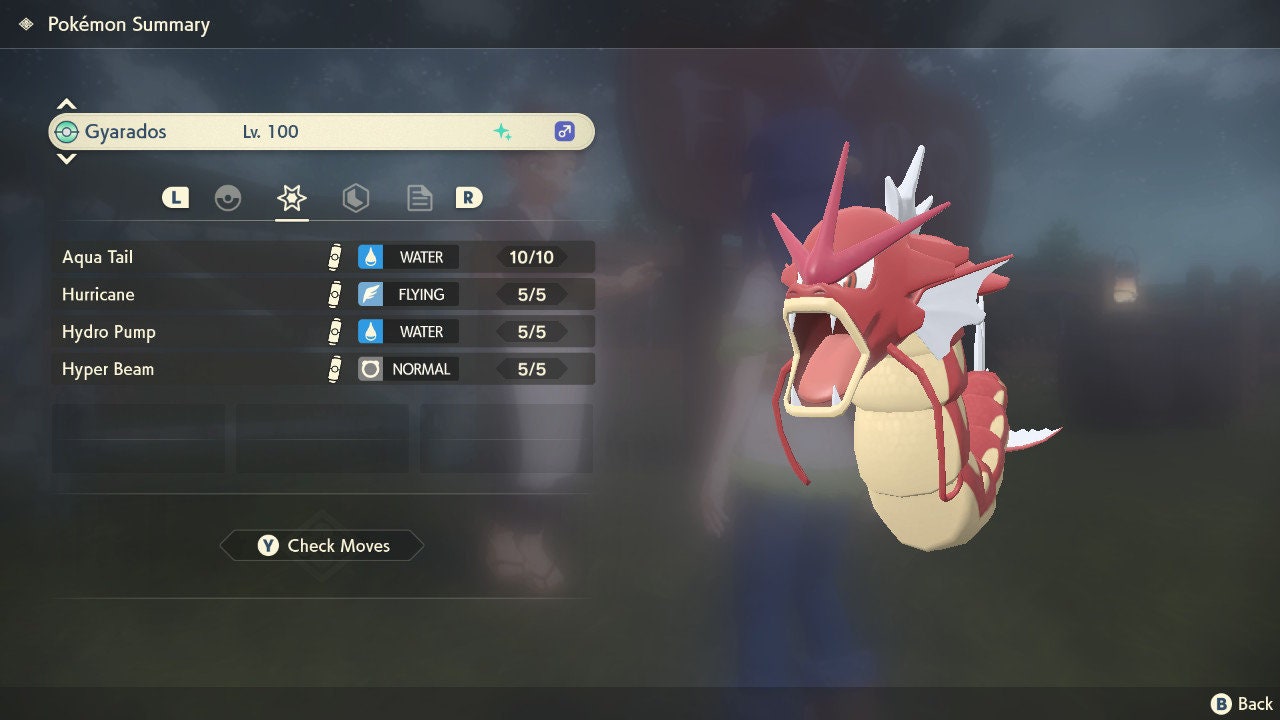Switch to the document notes tab

pyautogui.click(x=419, y=198)
